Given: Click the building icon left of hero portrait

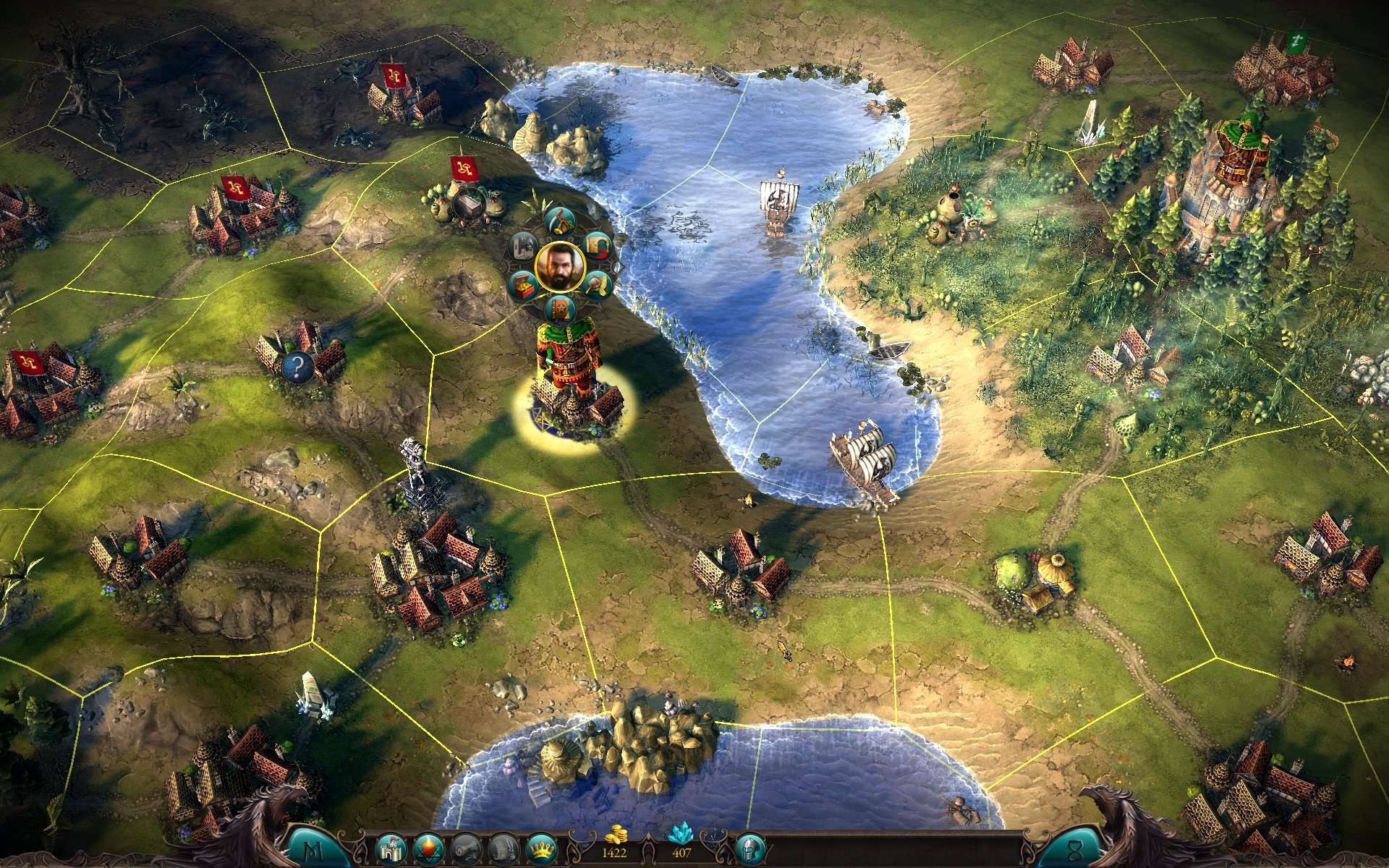Looking at the screenshot, I should [x=523, y=244].
